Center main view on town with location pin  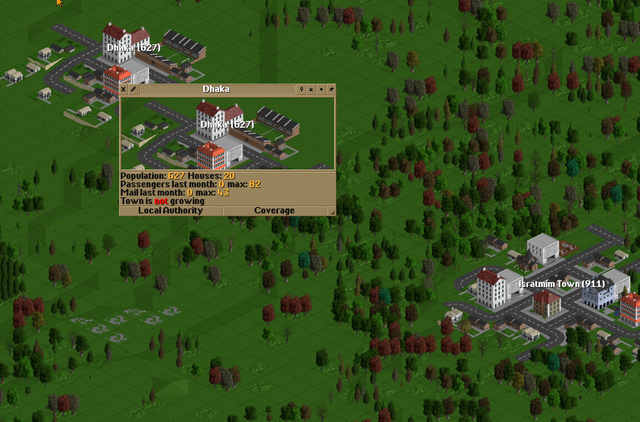pyautogui.click(x=301, y=89)
